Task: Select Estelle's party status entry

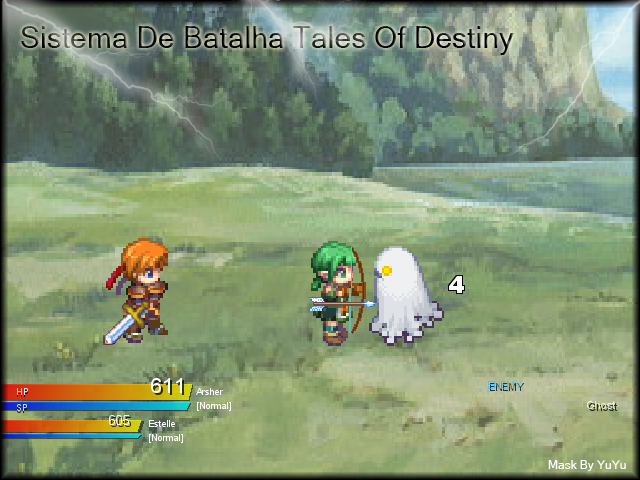Action: click(161, 424)
